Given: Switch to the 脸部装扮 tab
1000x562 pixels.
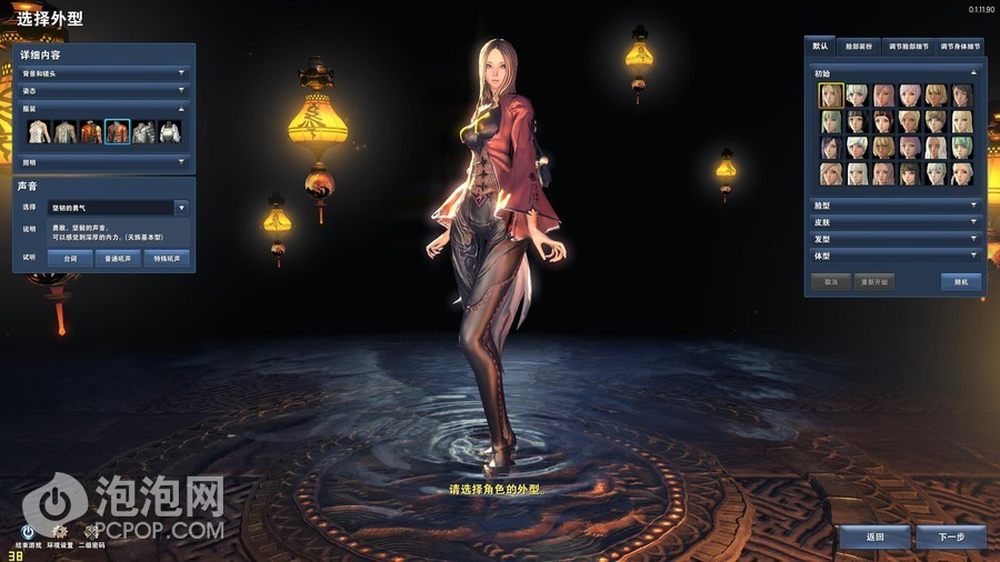Looking at the screenshot, I should [858, 46].
